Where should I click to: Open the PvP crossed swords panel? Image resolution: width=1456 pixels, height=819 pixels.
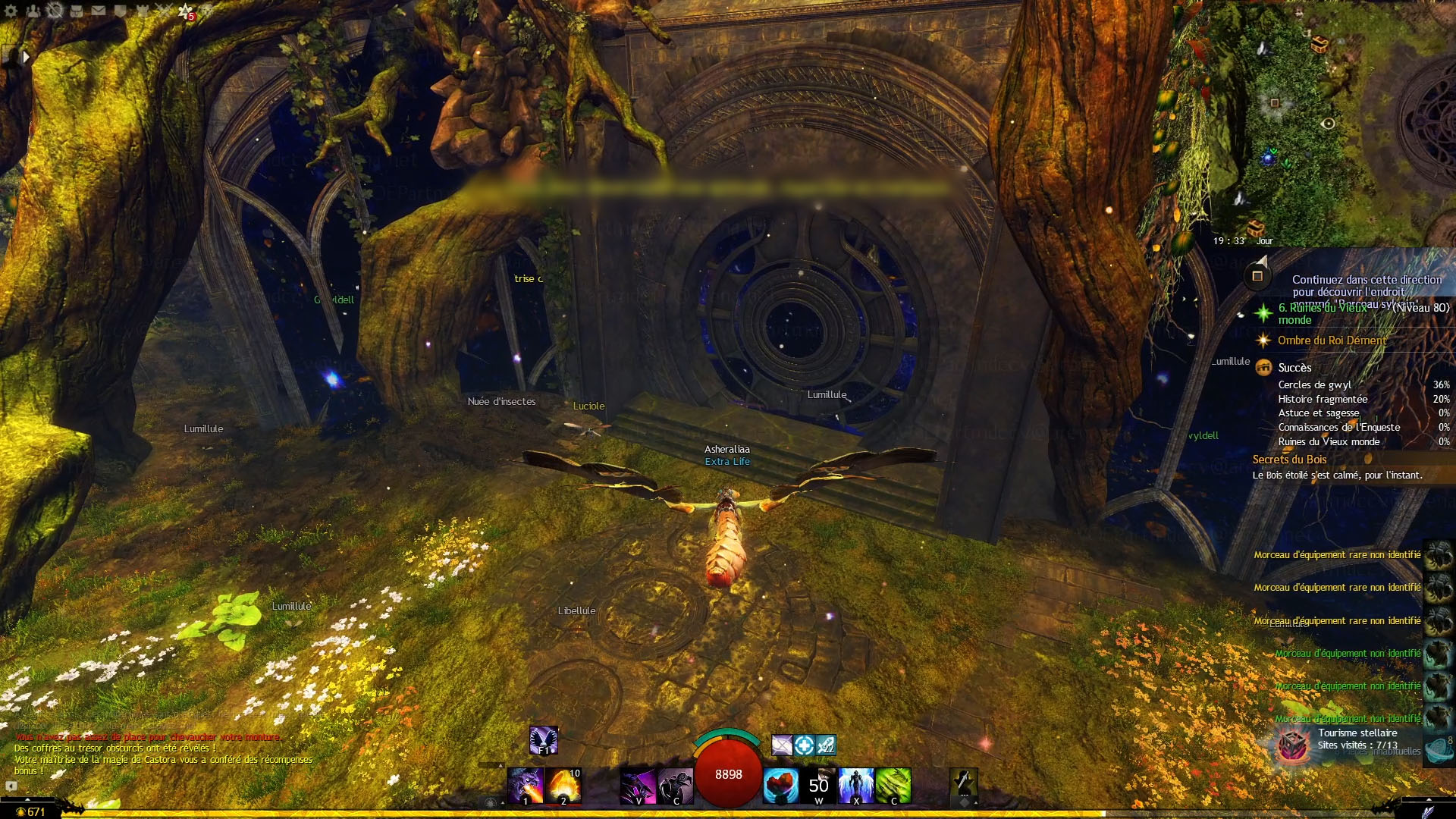[x=163, y=11]
